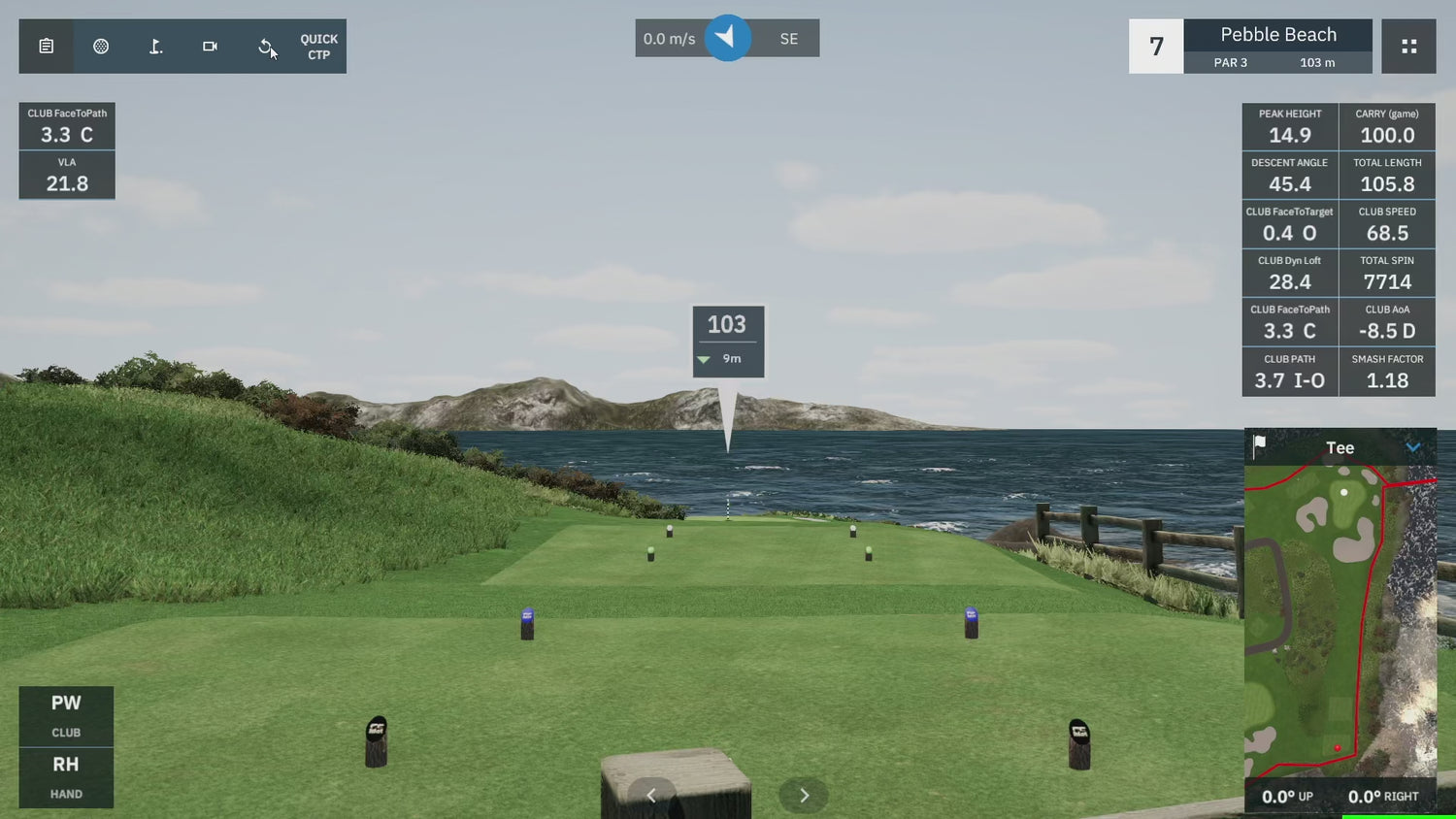Toggle the RH hand setting

point(66,777)
